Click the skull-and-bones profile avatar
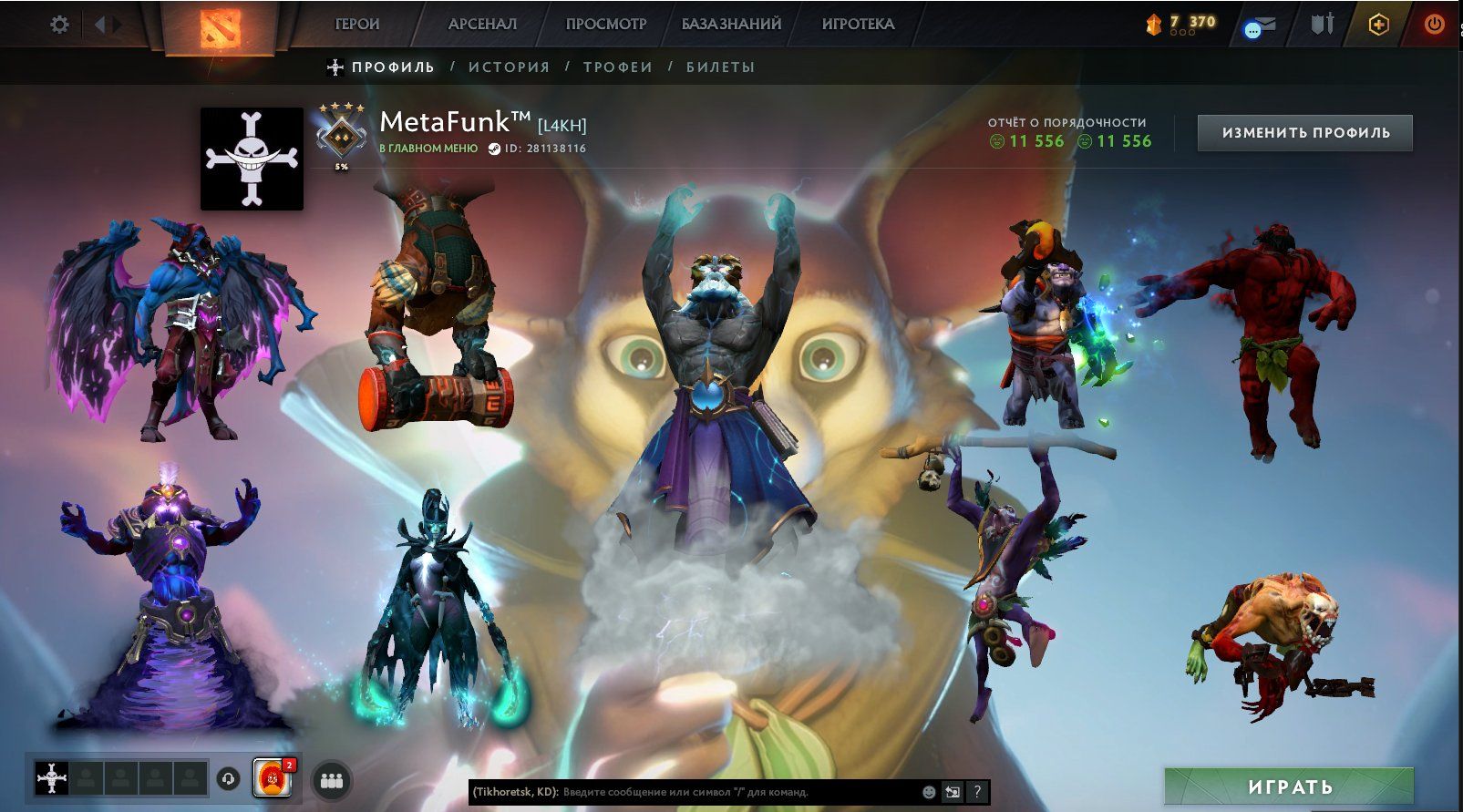The width and height of the screenshot is (1463, 812). click(x=252, y=159)
